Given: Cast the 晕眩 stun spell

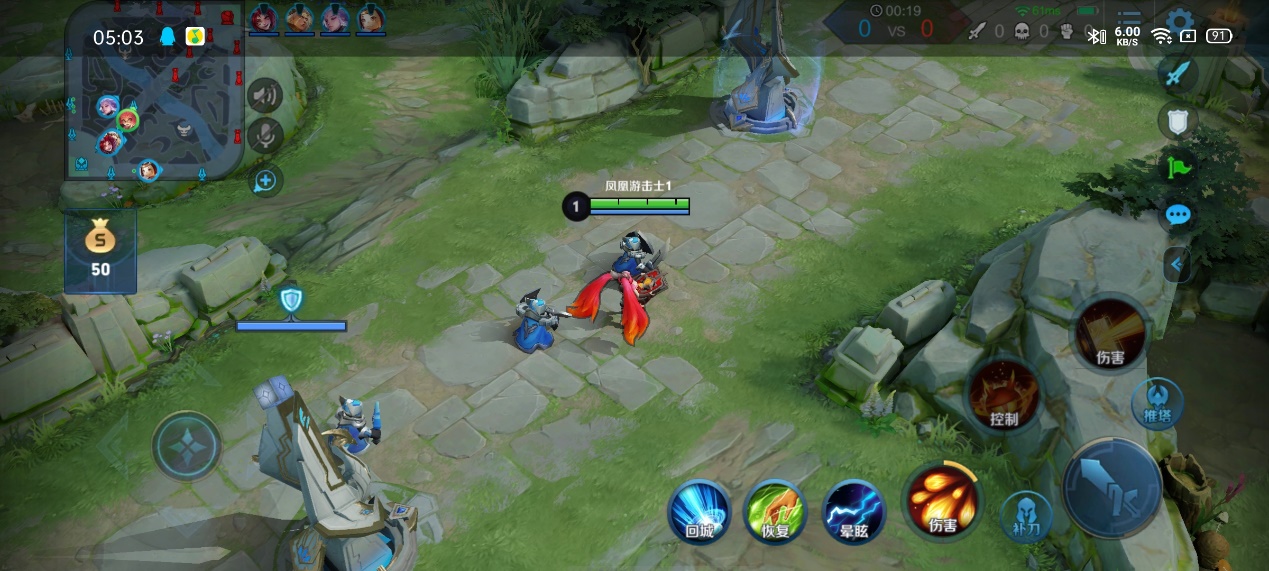Looking at the screenshot, I should [853, 512].
